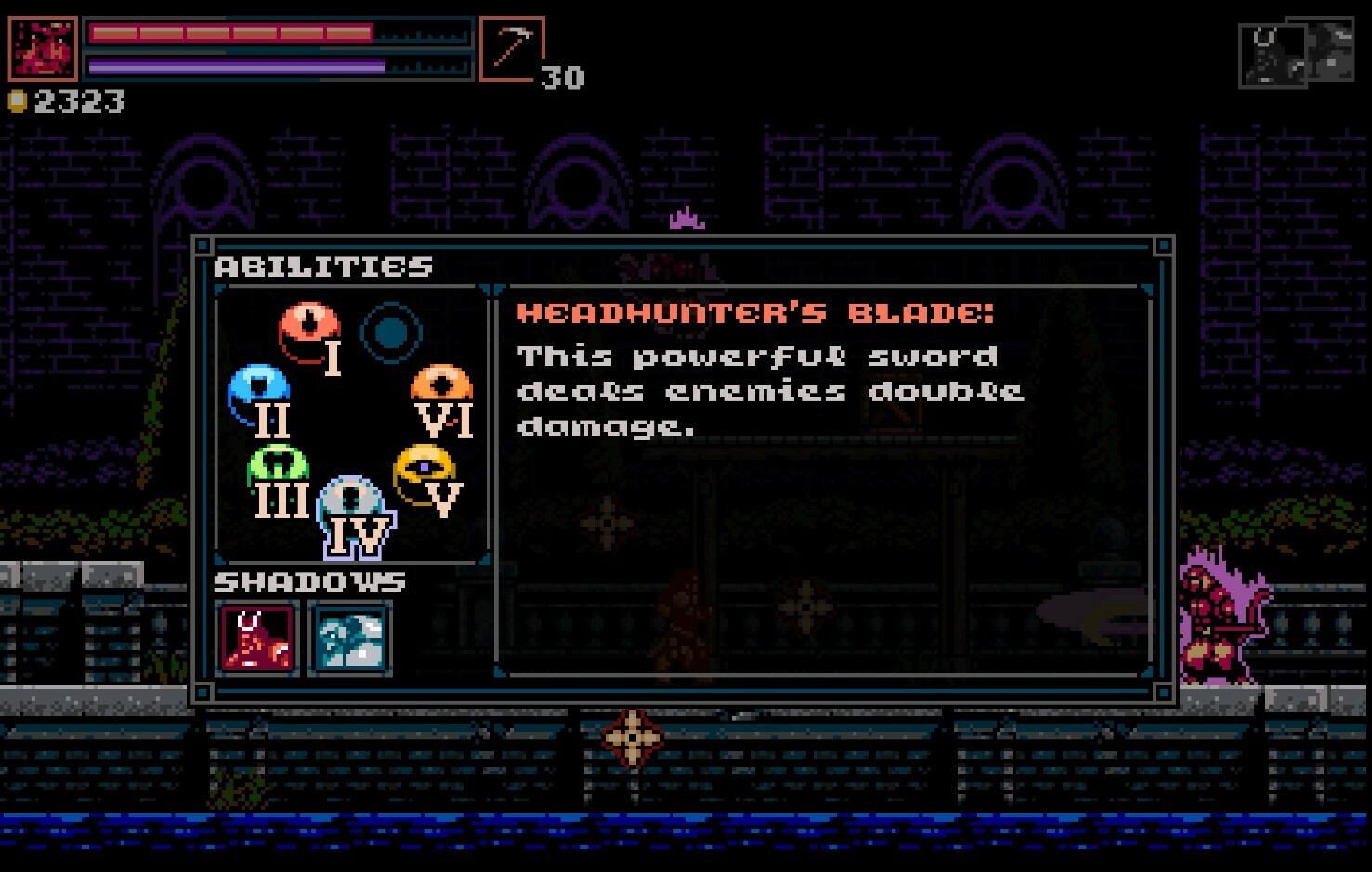
Task: Expand the SHADOWS section
Action: coord(308,582)
